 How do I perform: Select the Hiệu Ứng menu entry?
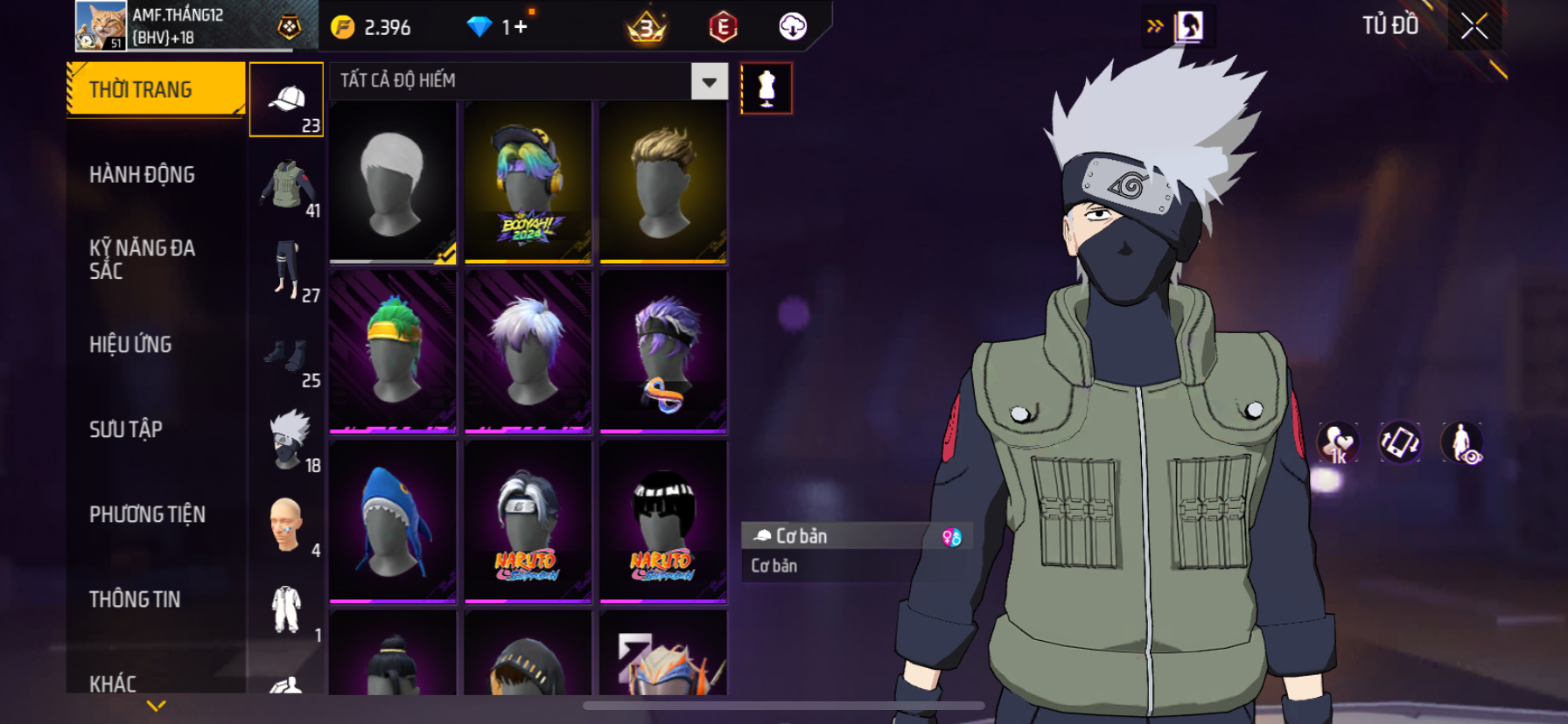pos(130,345)
